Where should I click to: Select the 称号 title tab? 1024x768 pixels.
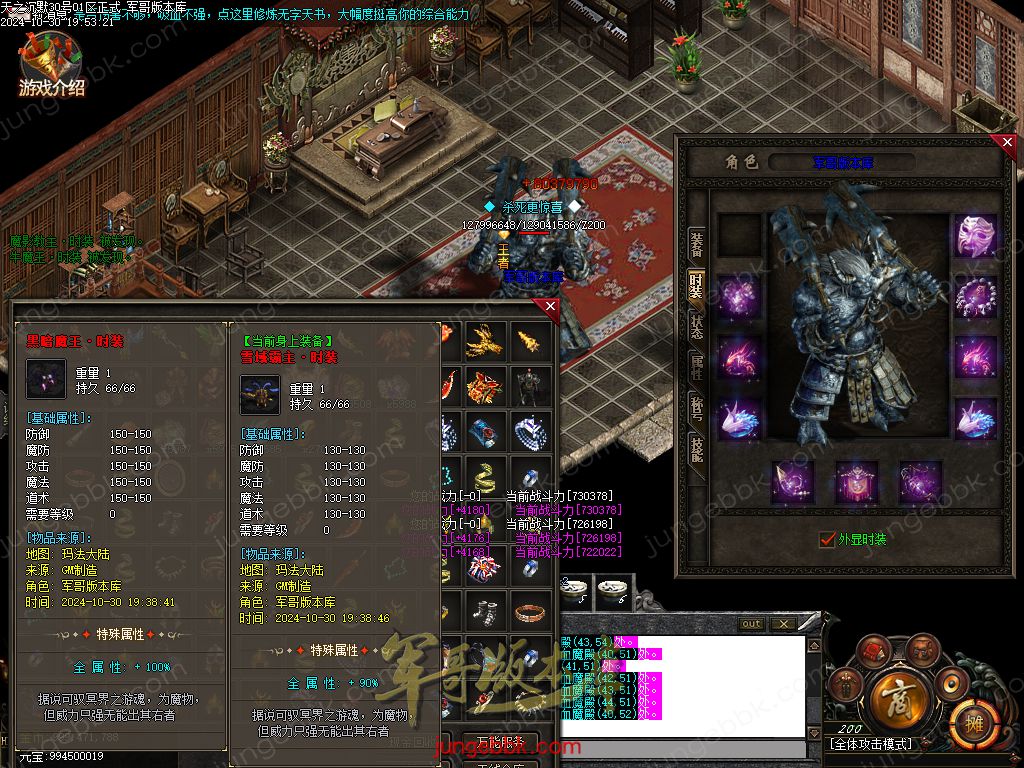click(x=696, y=409)
